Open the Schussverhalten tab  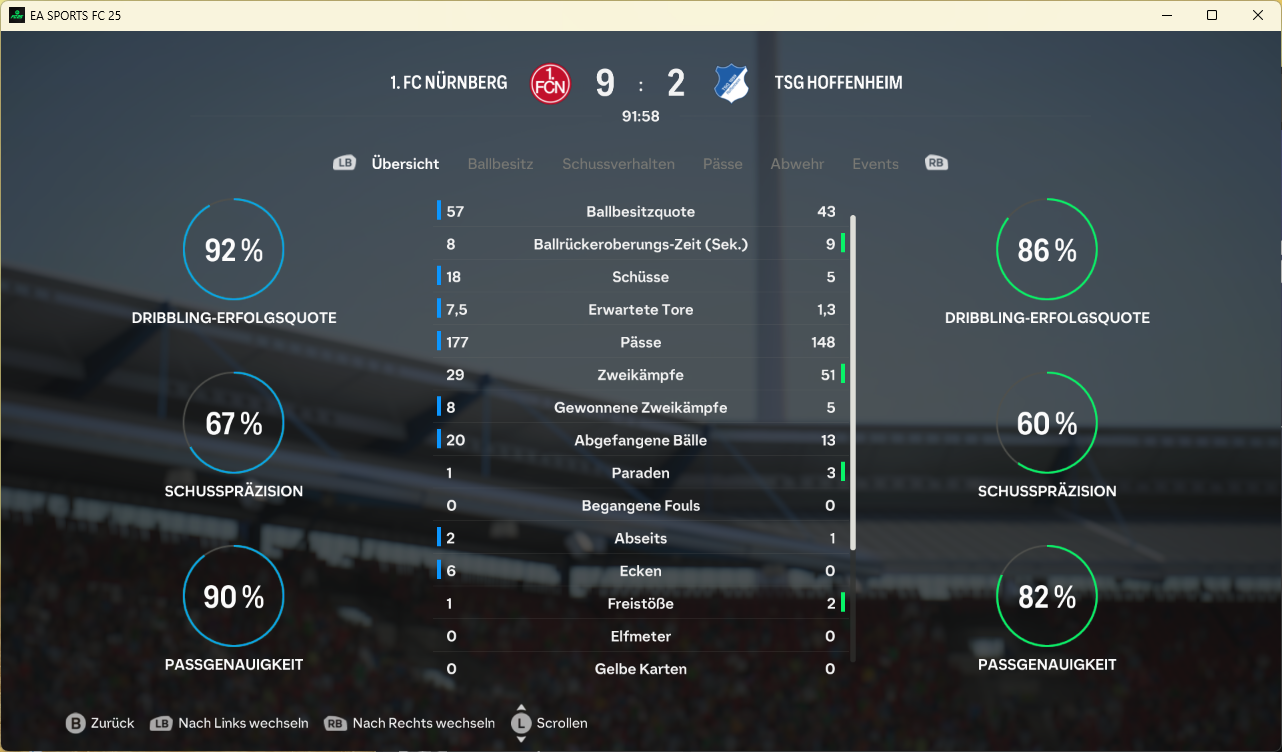pyautogui.click(x=618, y=164)
